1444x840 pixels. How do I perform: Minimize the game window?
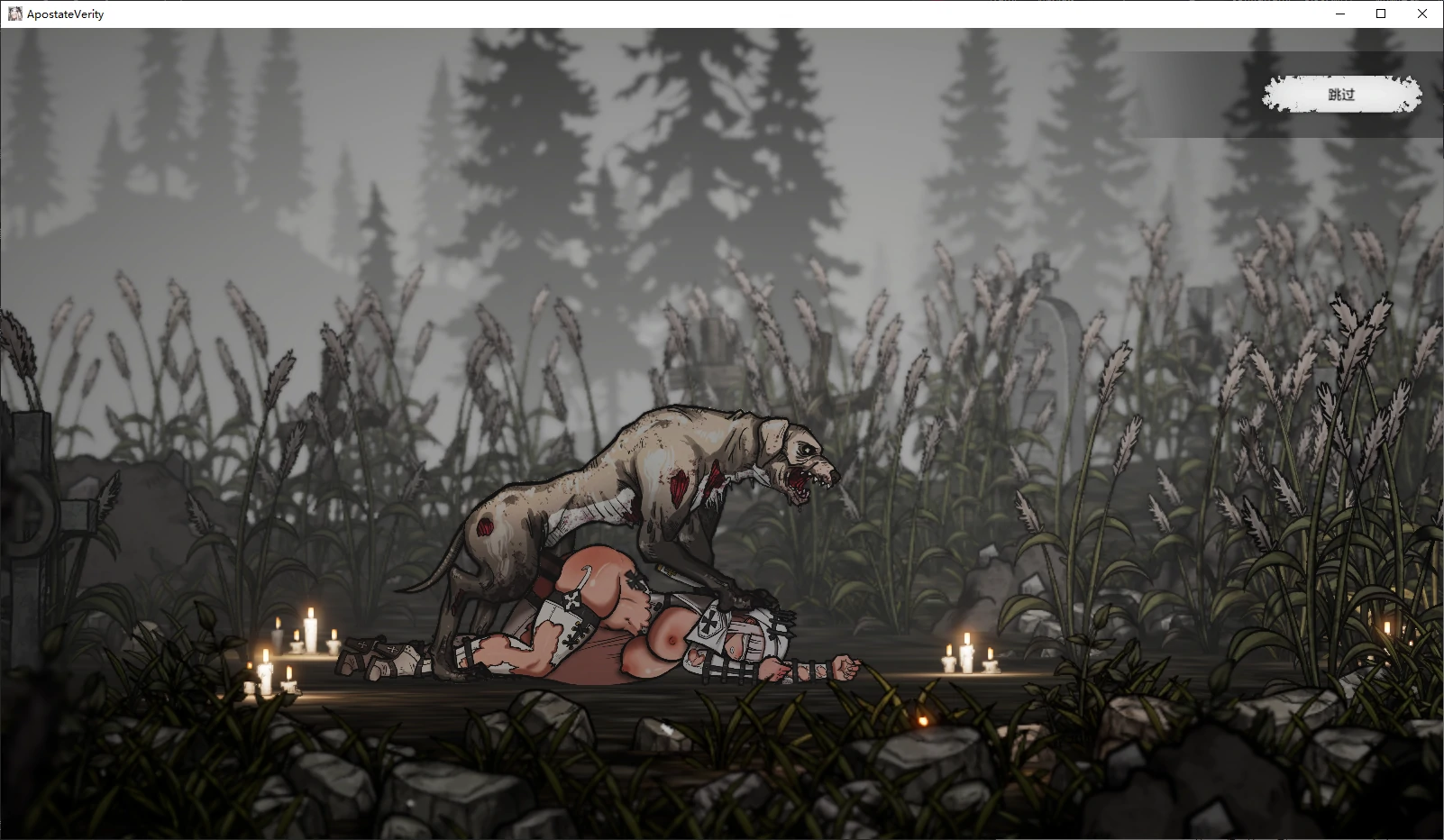click(x=1339, y=14)
